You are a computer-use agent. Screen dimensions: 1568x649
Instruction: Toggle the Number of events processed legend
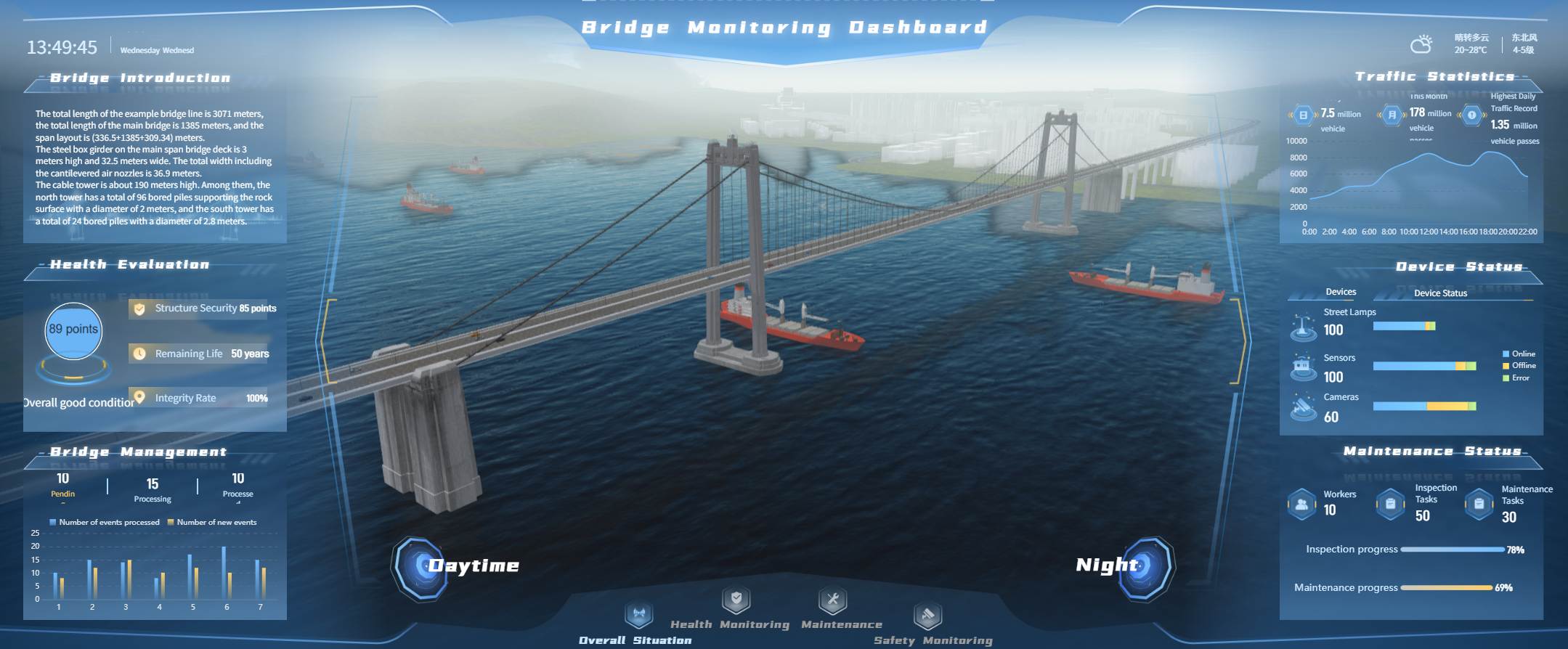click(102, 521)
